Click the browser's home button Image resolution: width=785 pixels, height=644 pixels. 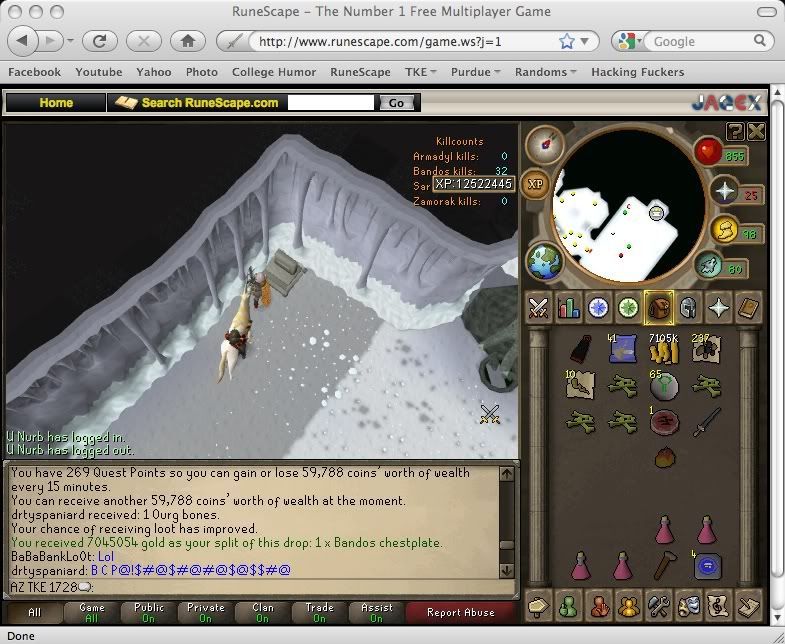(187, 42)
